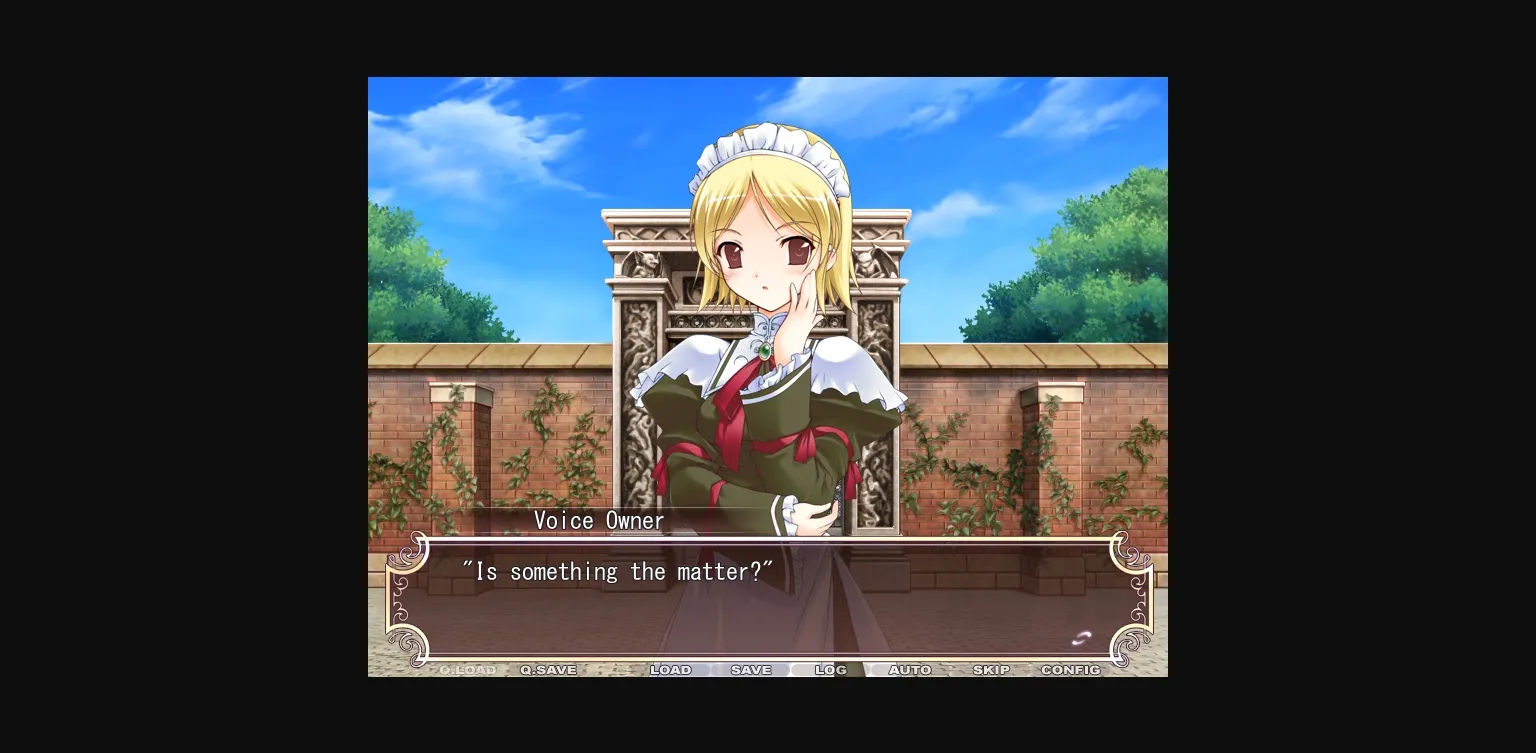
Task: Click the swirl page-advance indicator
Action: pyautogui.click(x=1081, y=637)
